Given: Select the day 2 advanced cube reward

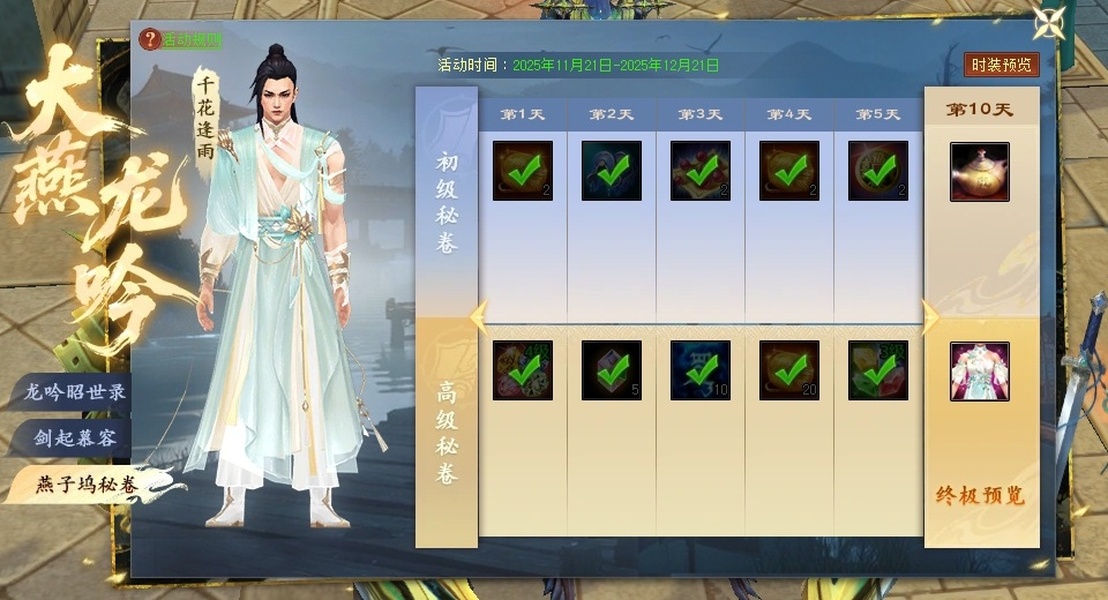Looking at the screenshot, I should coord(611,371).
